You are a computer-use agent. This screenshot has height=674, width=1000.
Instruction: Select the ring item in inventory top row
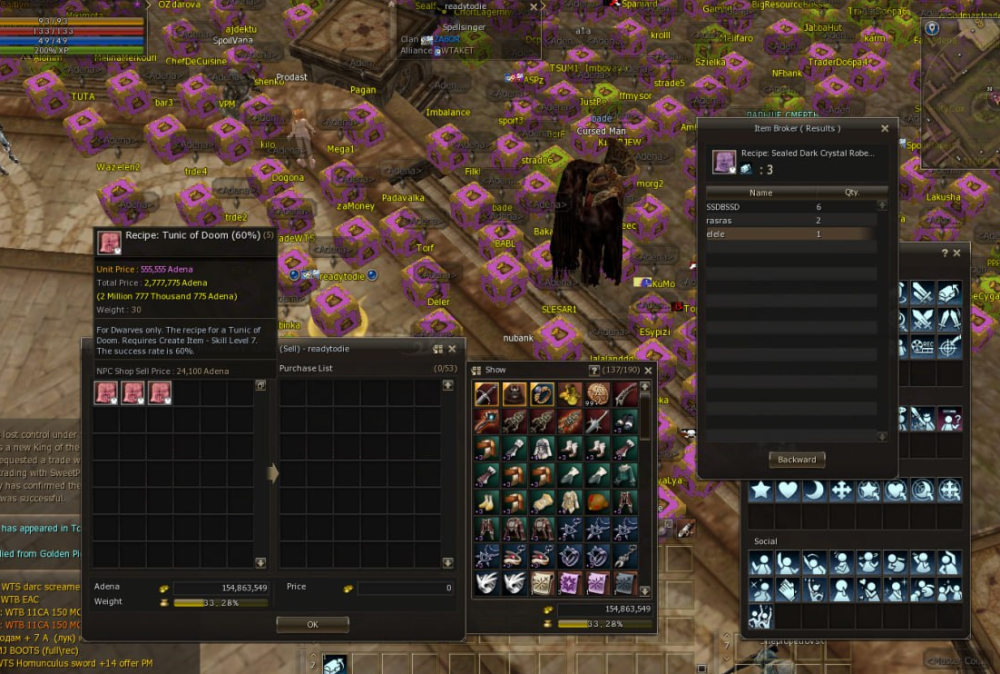click(x=542, y=394)
